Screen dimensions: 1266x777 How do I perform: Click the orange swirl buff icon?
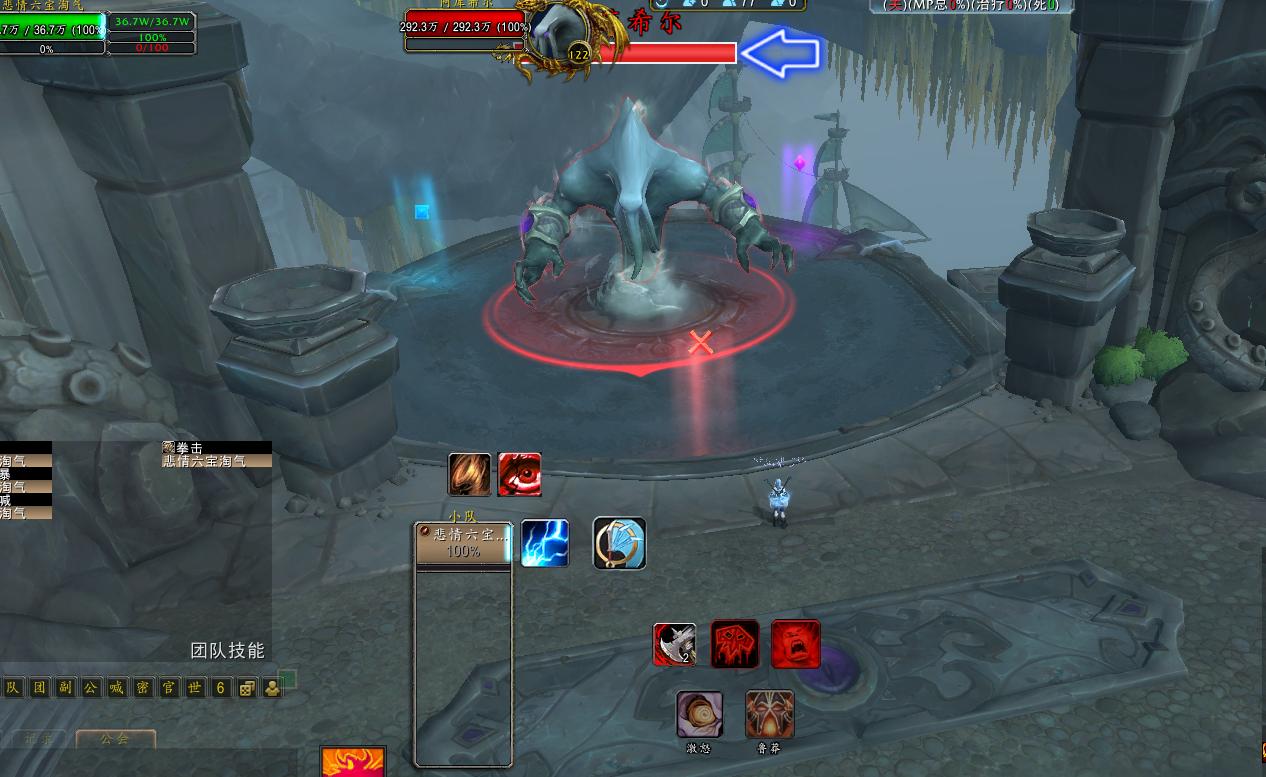pyautogui.click(x=470, y=474)
